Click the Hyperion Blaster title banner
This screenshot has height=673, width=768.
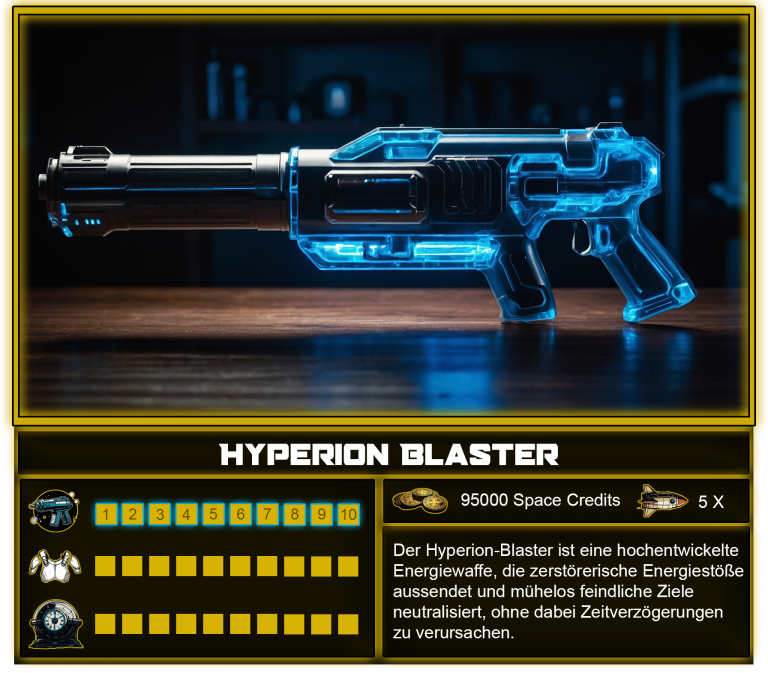click(388, 455)
